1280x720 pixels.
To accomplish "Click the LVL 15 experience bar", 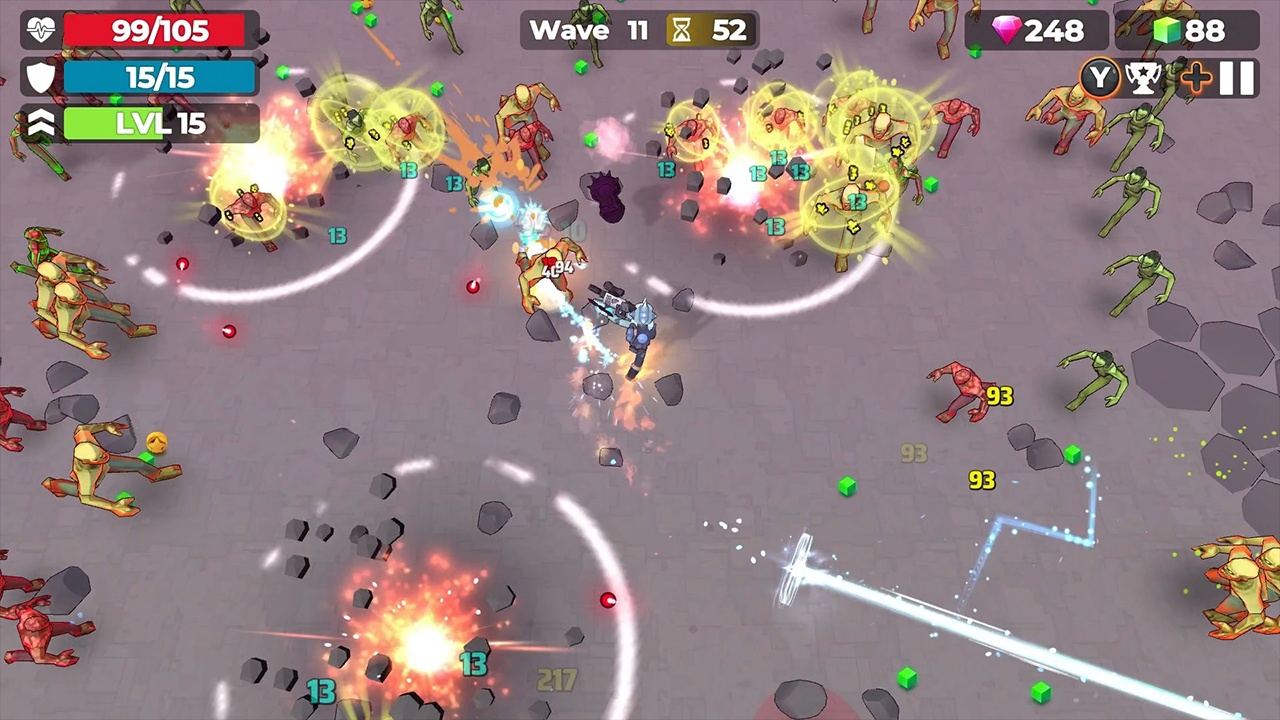I will 160,123.
